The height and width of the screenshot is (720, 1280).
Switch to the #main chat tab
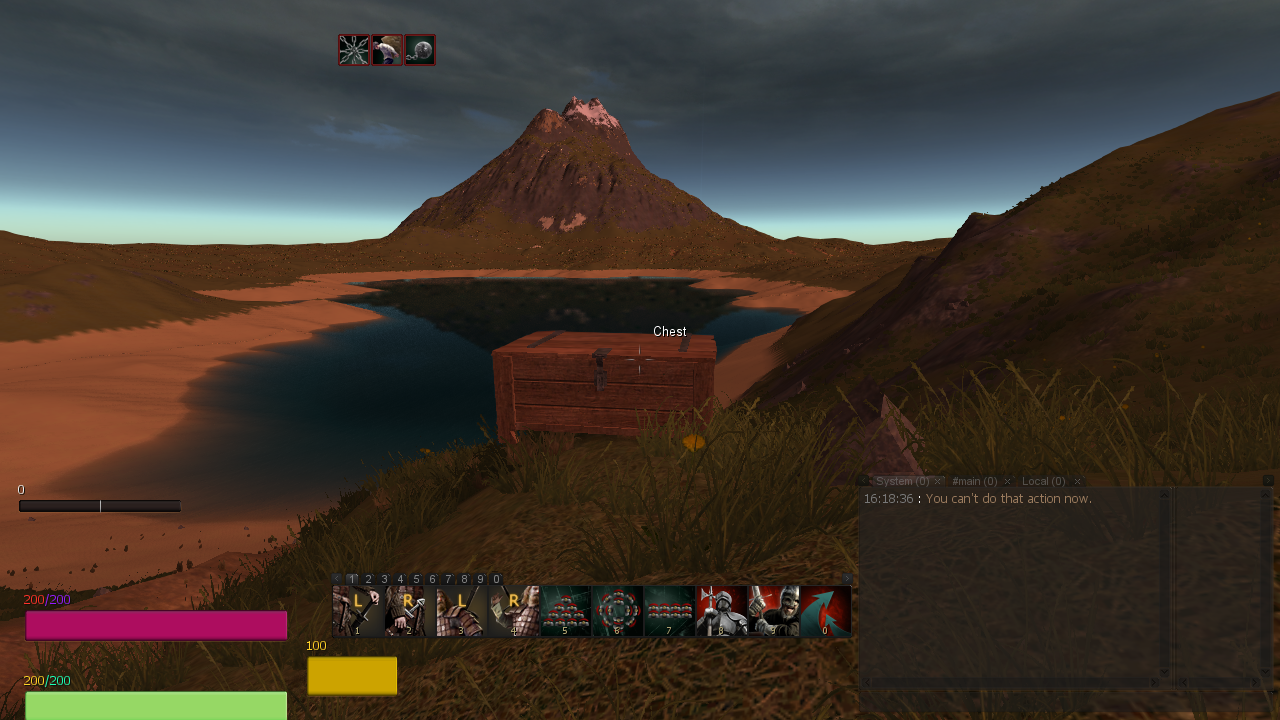pyautogui.click(x=974, y=481)
